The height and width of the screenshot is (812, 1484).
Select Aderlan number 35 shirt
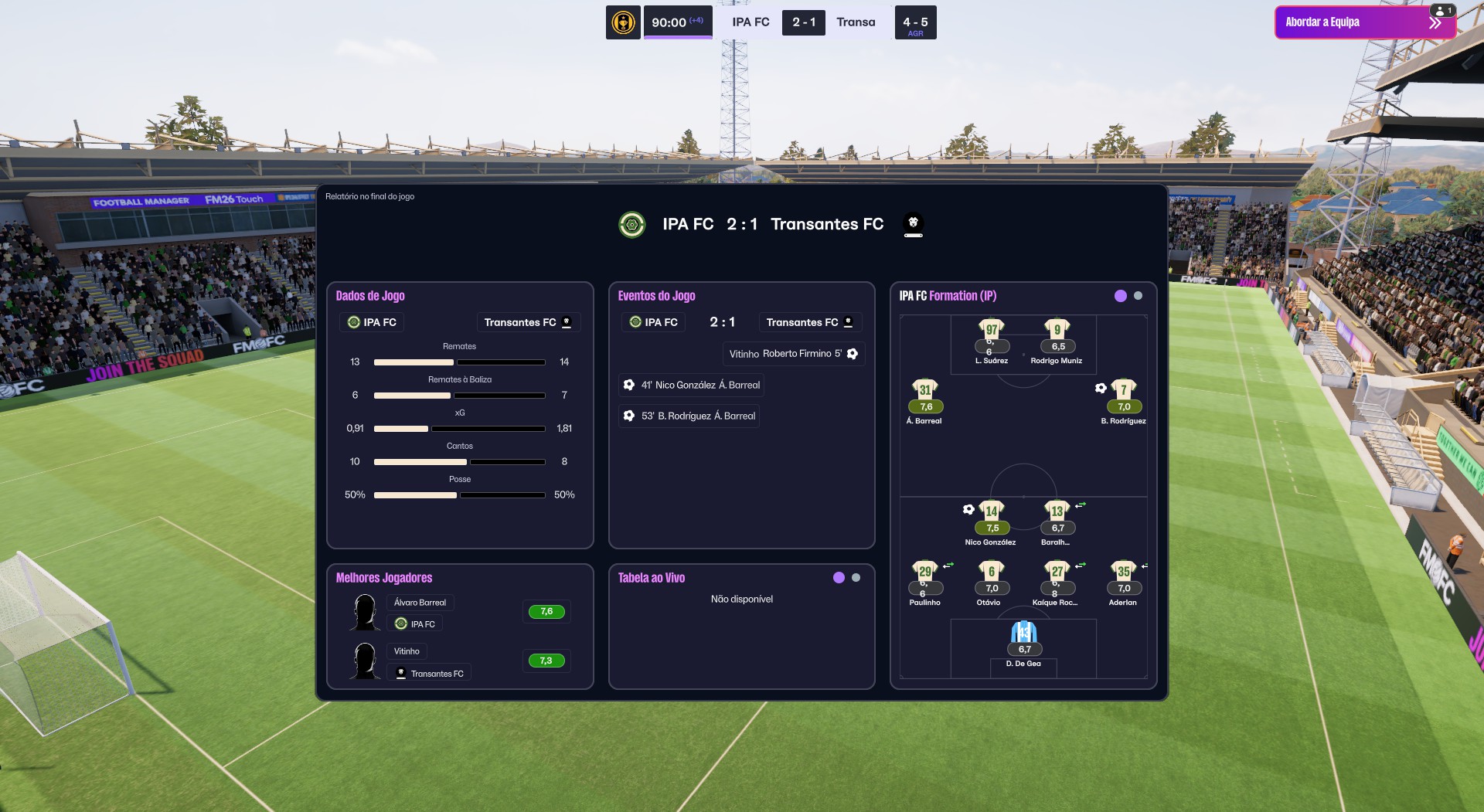tap(1123, 572)
